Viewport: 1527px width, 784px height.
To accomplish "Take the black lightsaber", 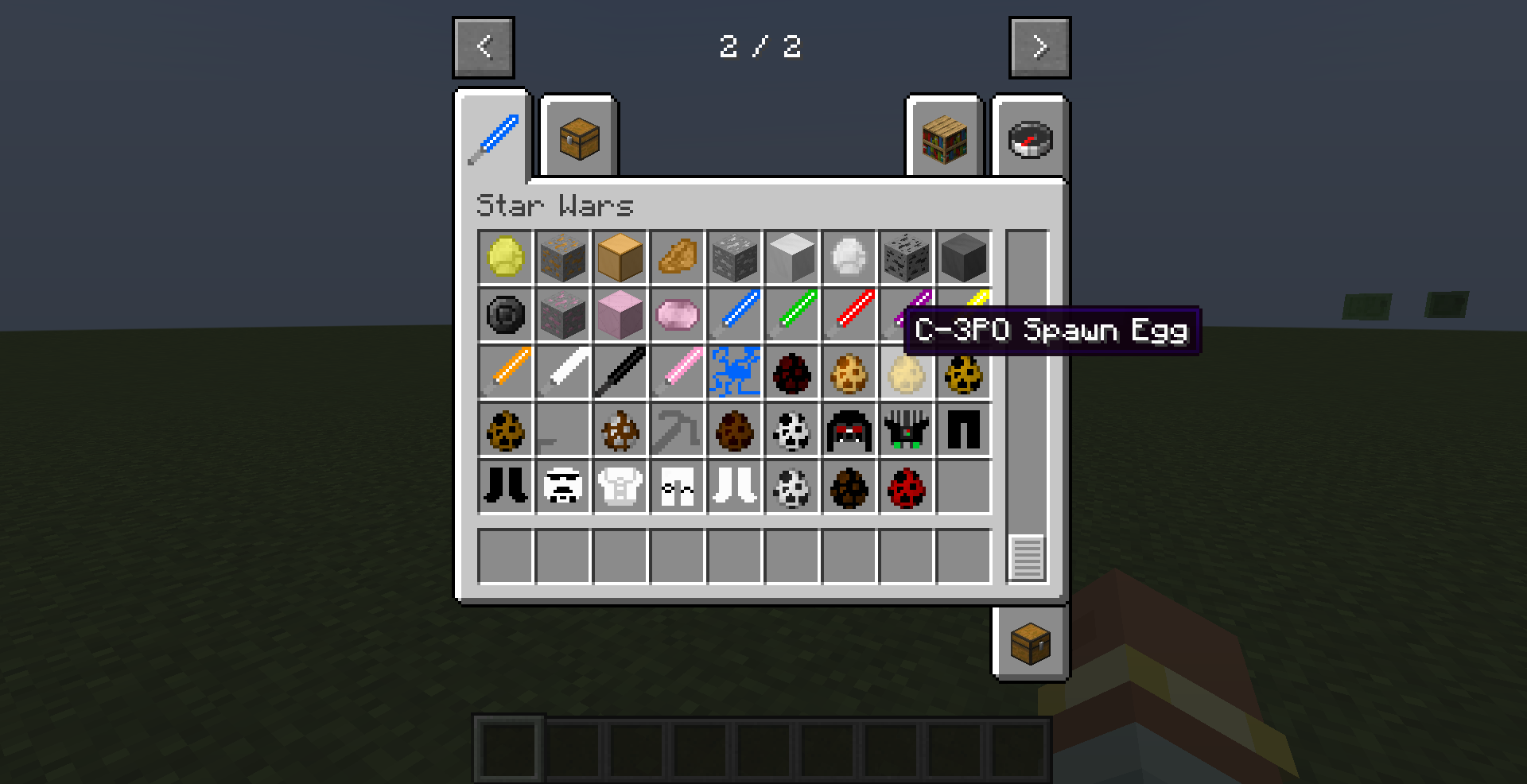I will pyautogui.click(x=620, y=371).
